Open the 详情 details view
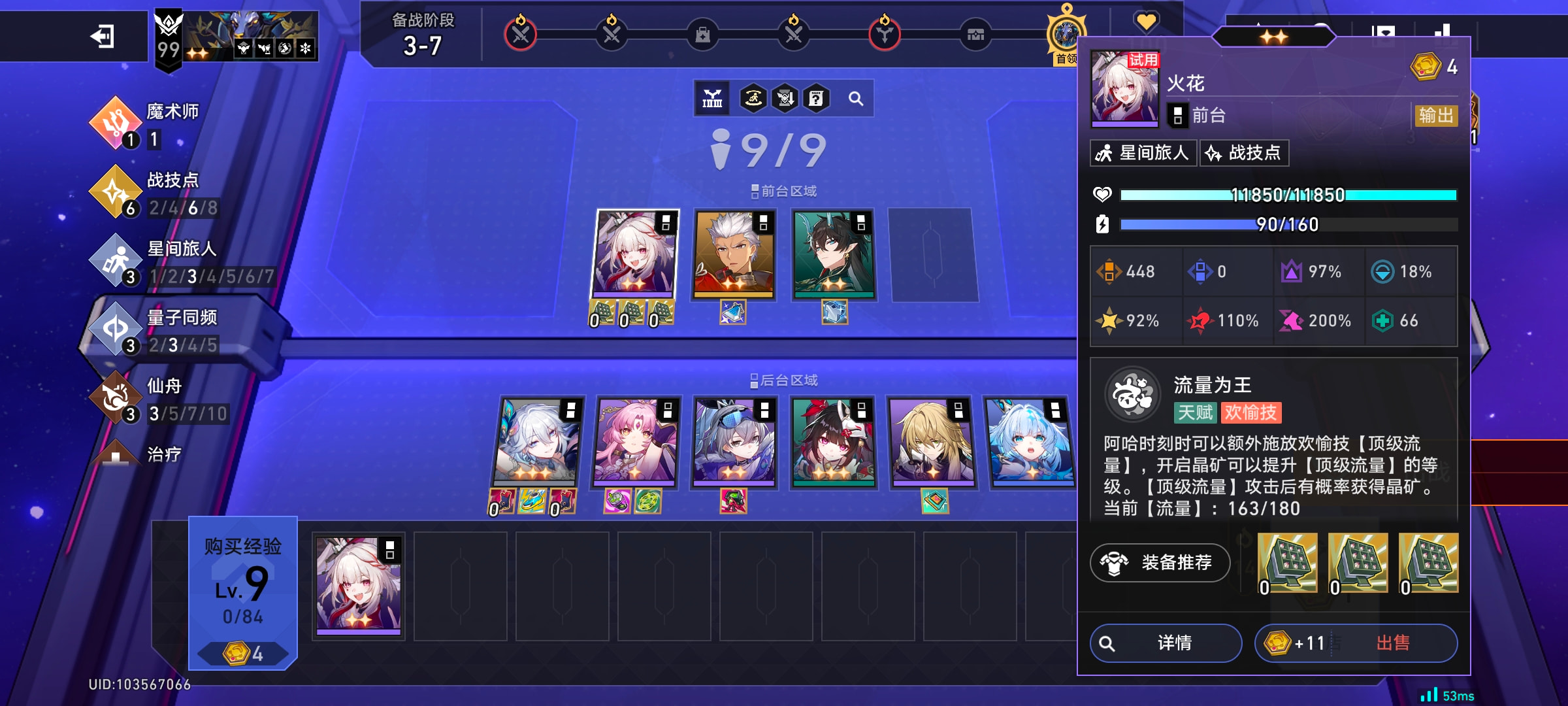1568x706 pixels. coord(1166,643)
